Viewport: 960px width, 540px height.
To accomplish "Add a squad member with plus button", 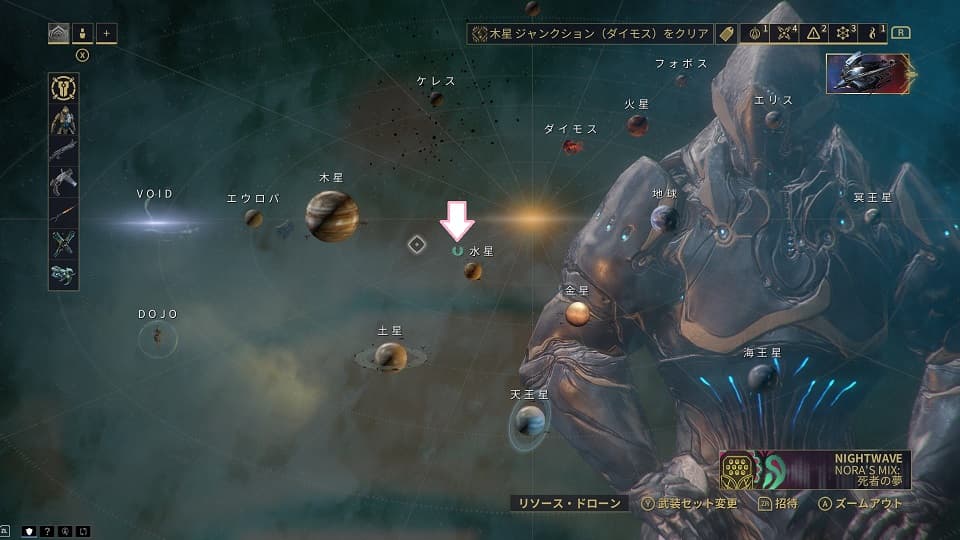I will [x=106, y=33].
